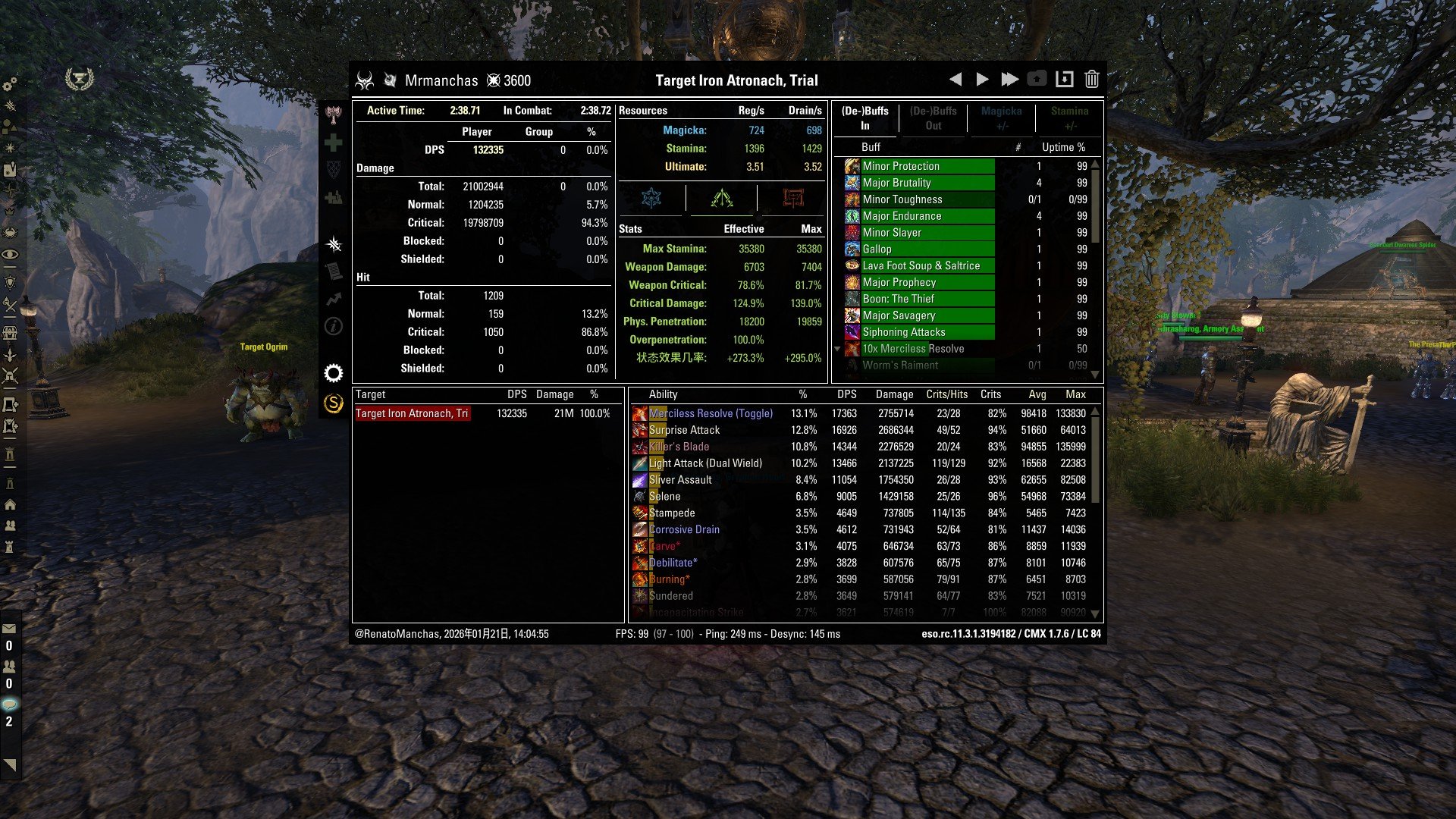Collapse the 10x Merciless Resolve buff entry
The height and width of the screenshot is (819, 1456).
click(837, 350)
